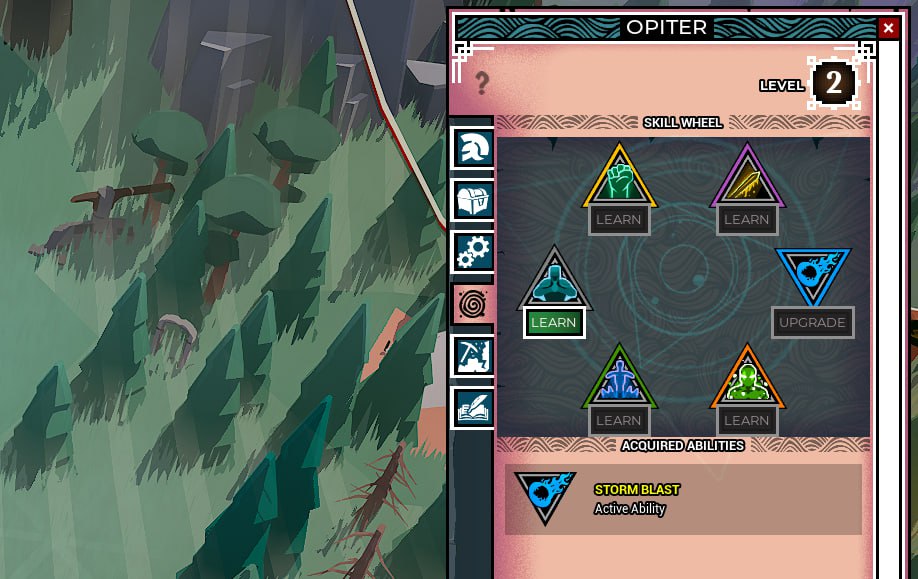Learn the purple blade skill
The width and height of the screenshot is (918, 579).
[746, 219]
